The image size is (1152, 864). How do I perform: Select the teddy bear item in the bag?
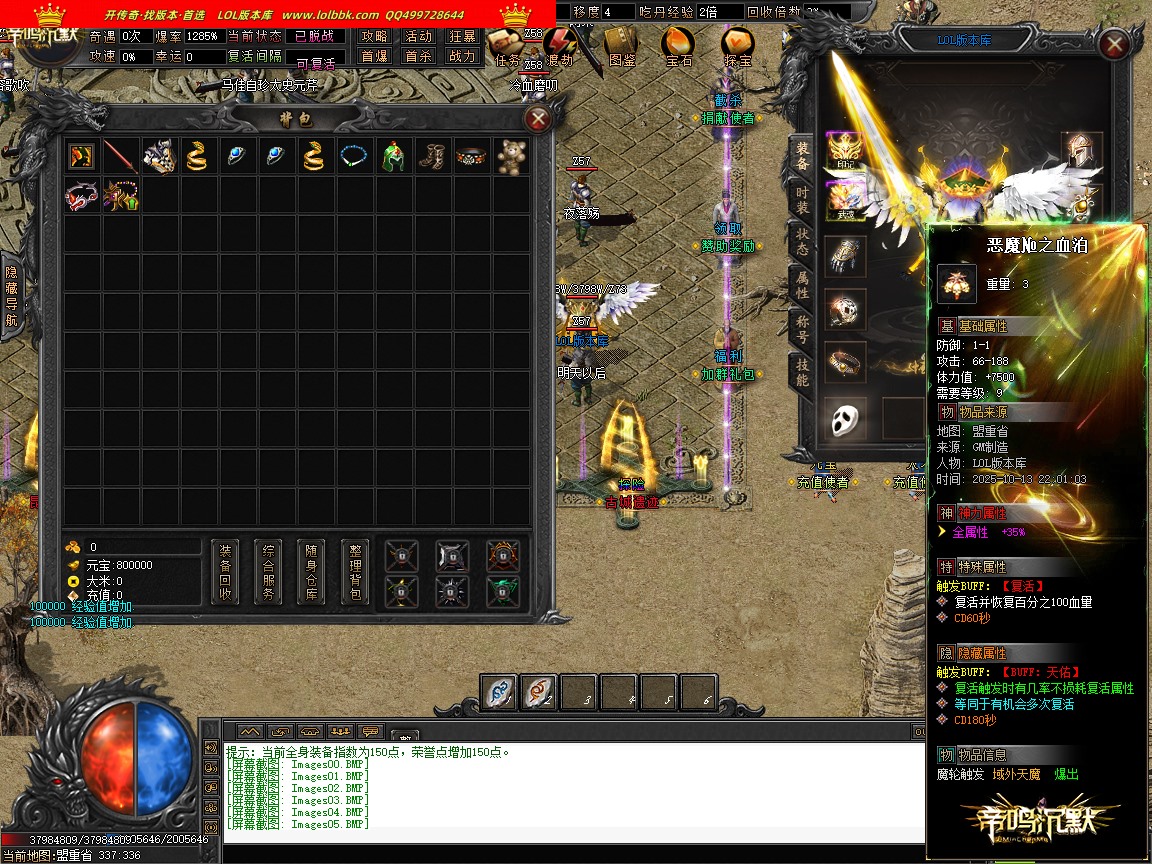pos(512,157)
